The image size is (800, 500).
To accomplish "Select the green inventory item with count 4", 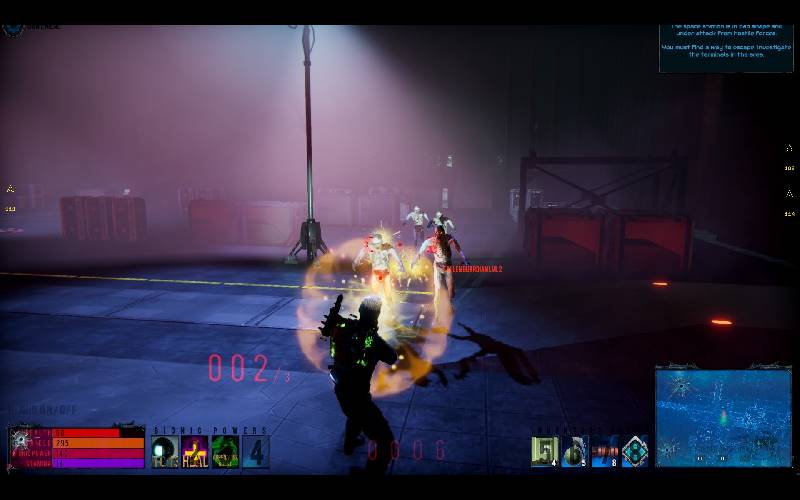I will coord(545,452).
